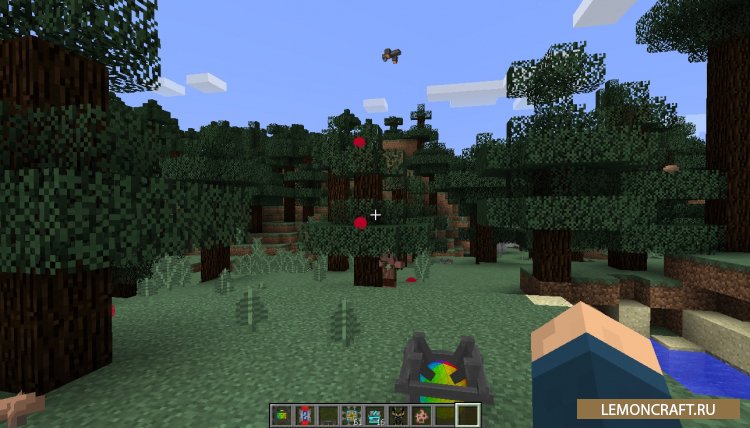The height and width of the screenshot is (428, 750).
Task: Select the green rainbow item hotbar slot
Action: (x=280, y=414)
